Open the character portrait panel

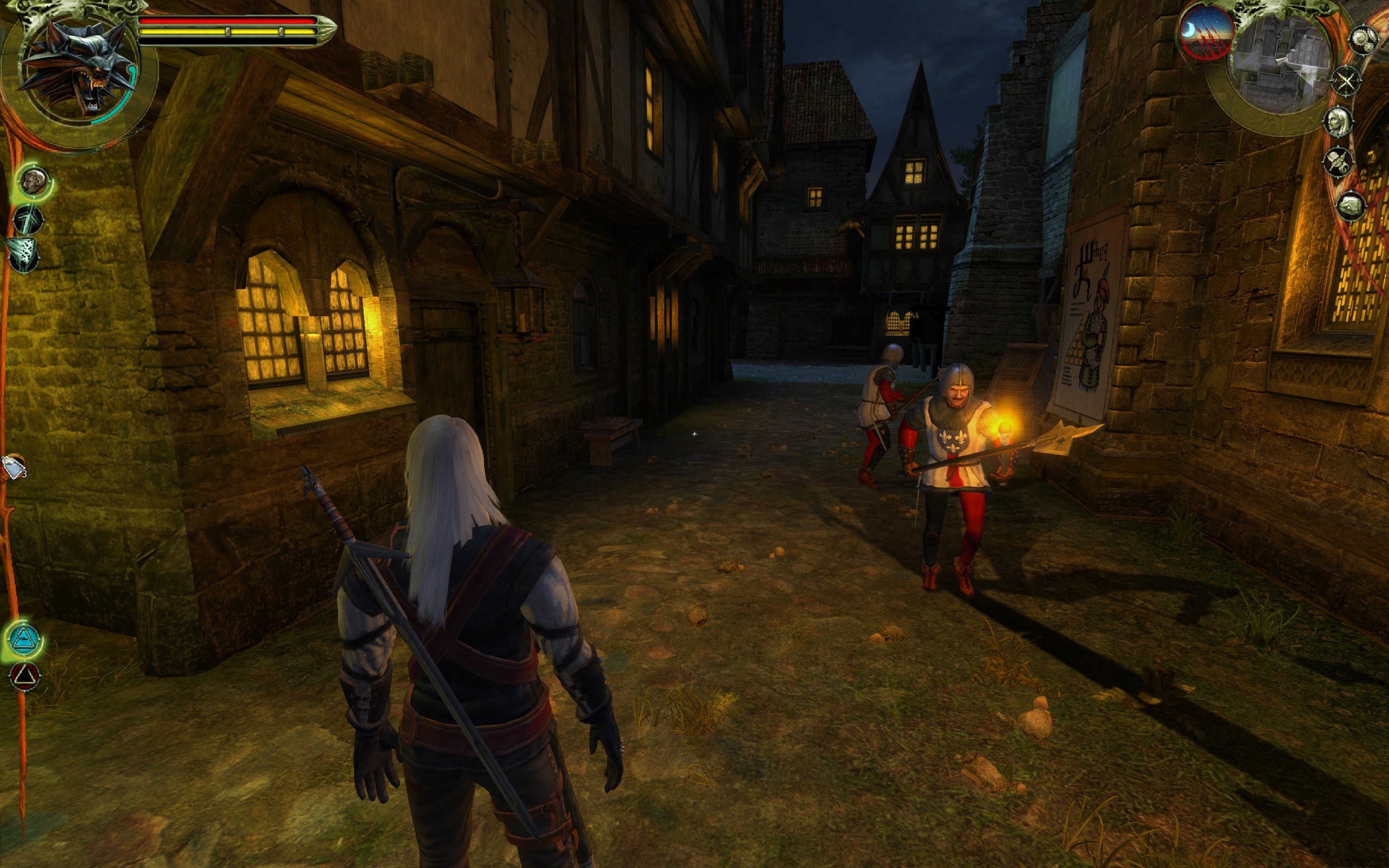click(x=1339, y=121)
